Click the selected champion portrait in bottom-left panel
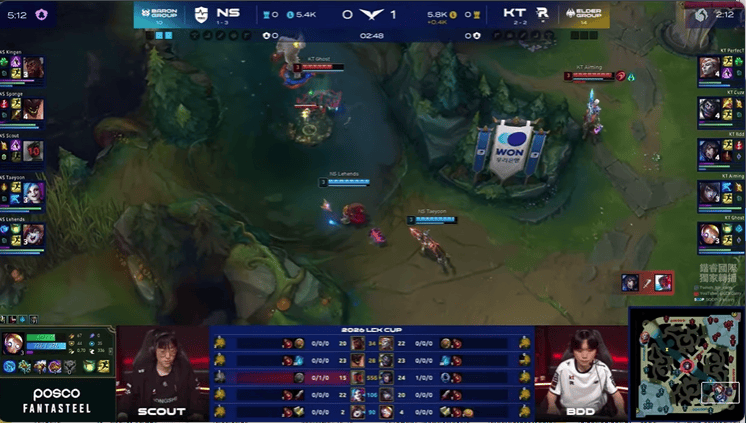 click(15, 343)
